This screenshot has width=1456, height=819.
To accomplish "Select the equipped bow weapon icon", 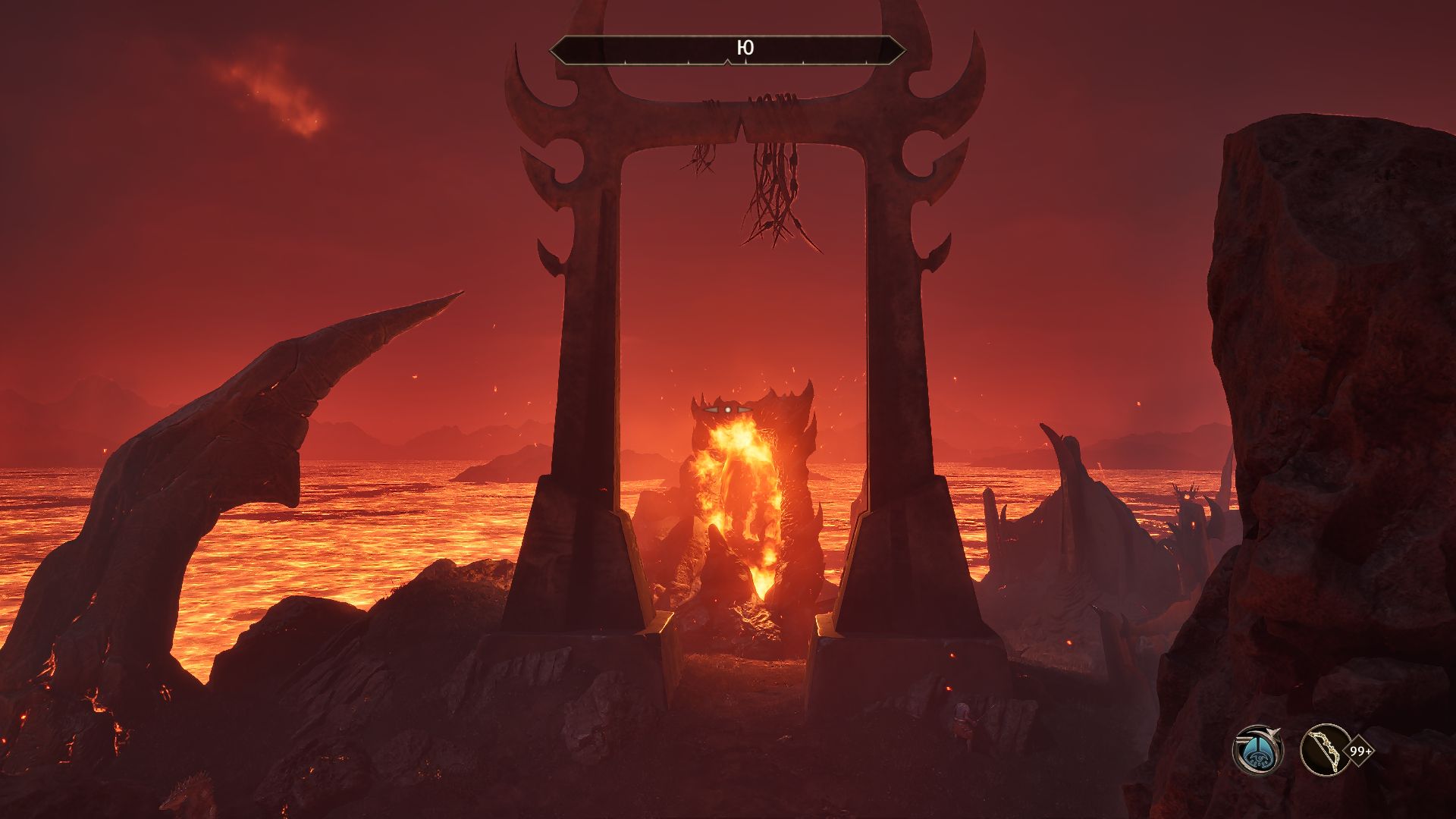I will 1325,750.
